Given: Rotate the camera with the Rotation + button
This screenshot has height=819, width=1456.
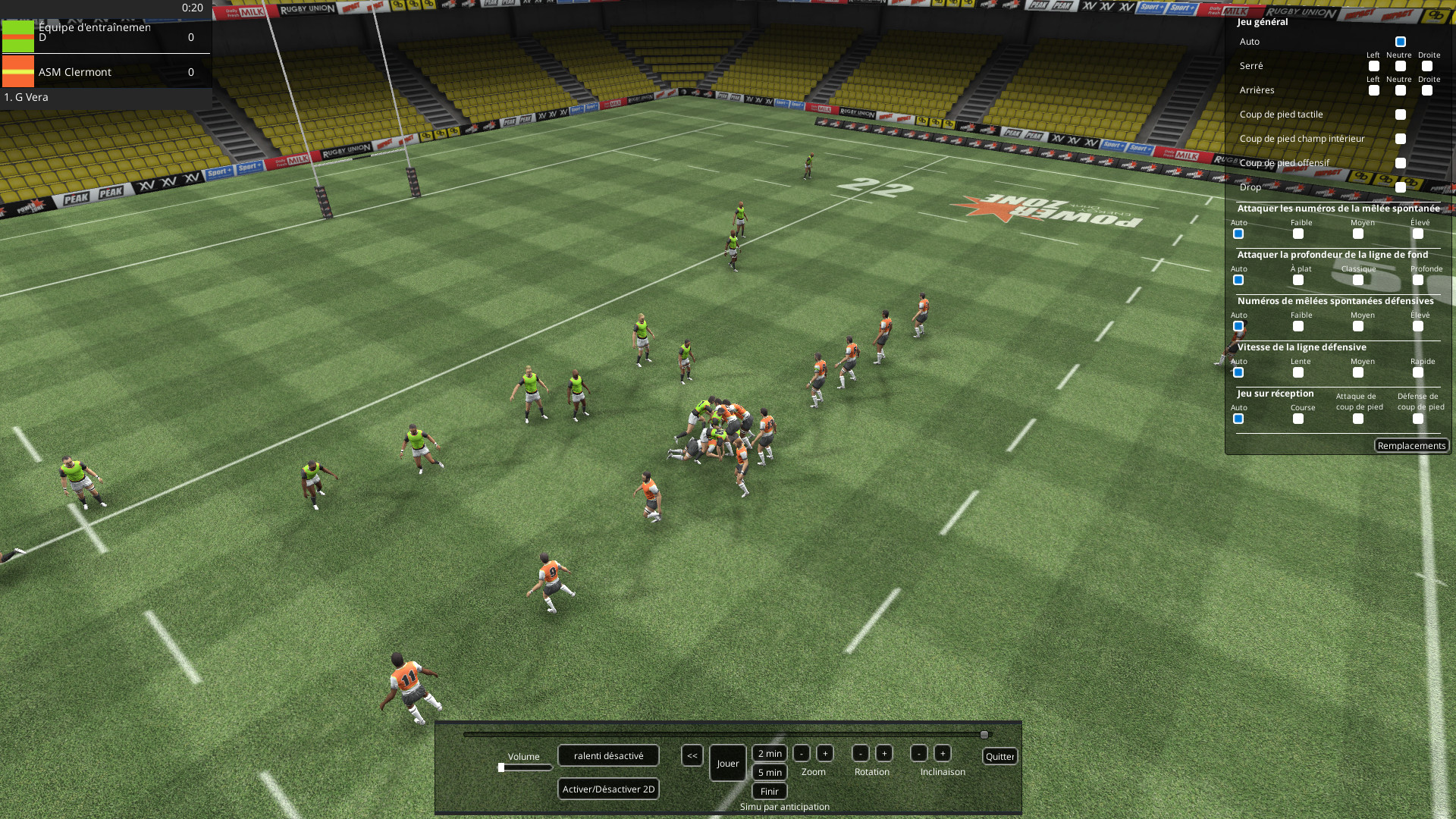Looking at the screenshot, I should pos(883,753).
